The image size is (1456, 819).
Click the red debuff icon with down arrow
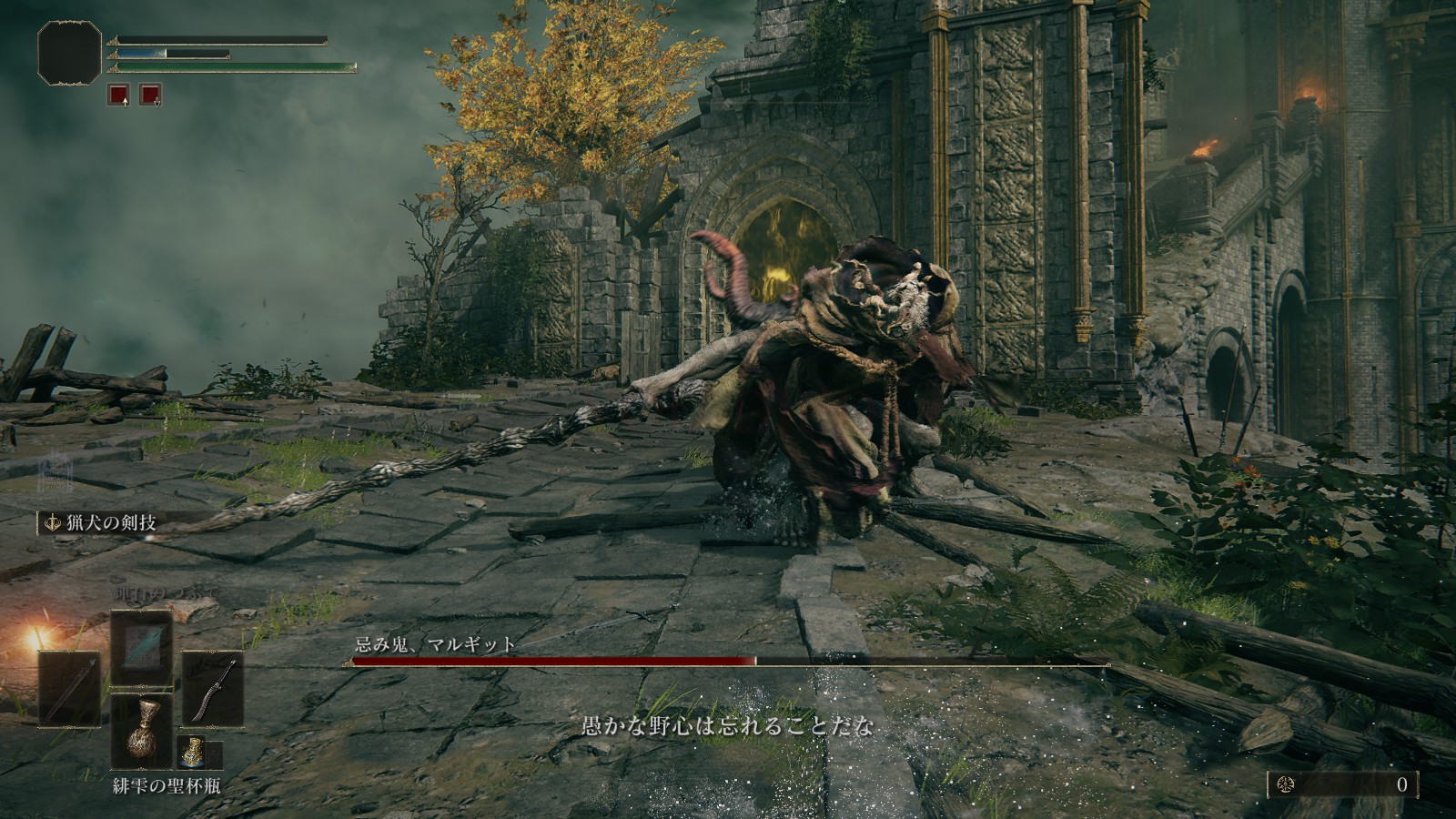point(150,95)
